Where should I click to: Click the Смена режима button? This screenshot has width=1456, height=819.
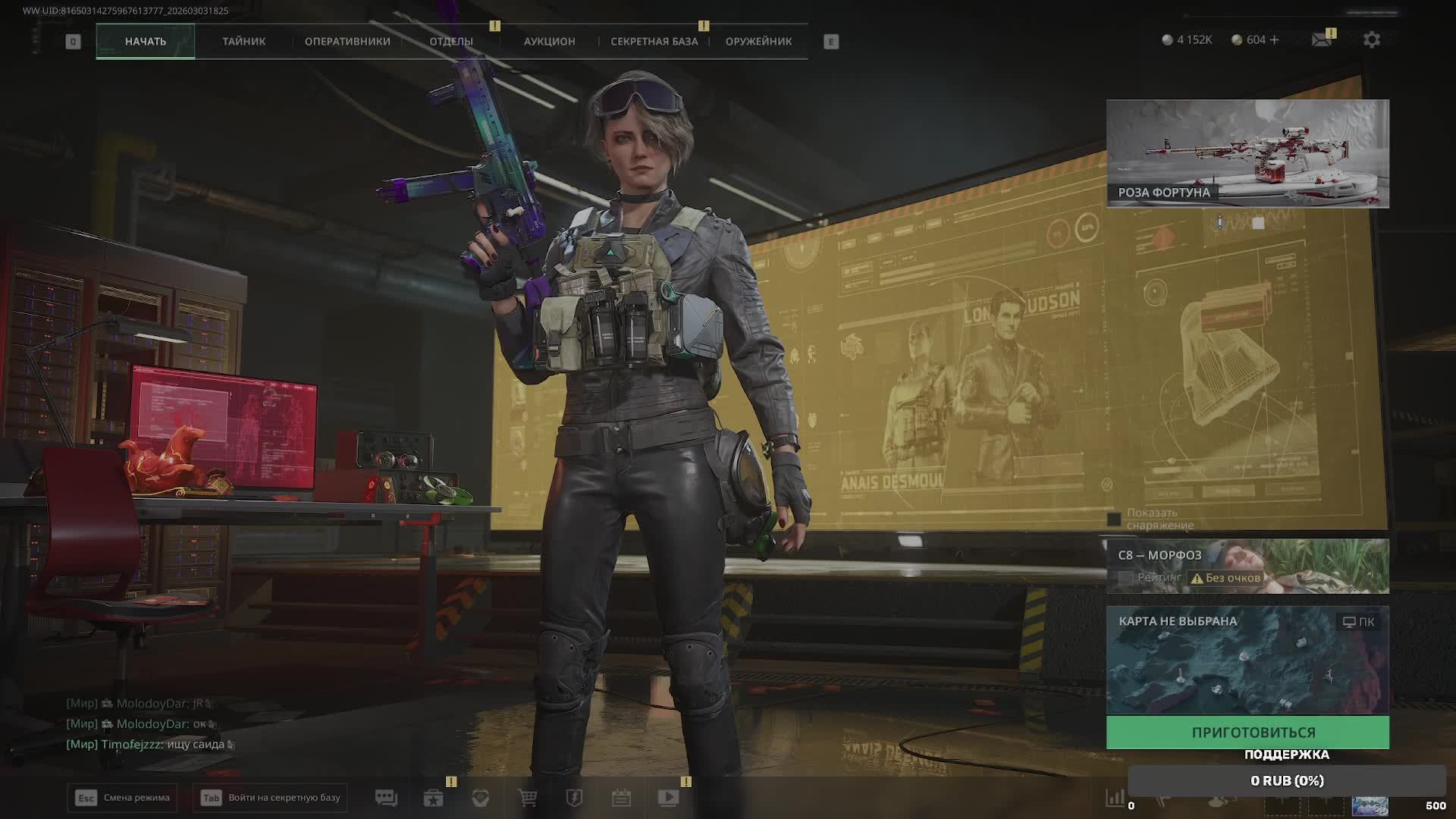click(x=123, y=798)
